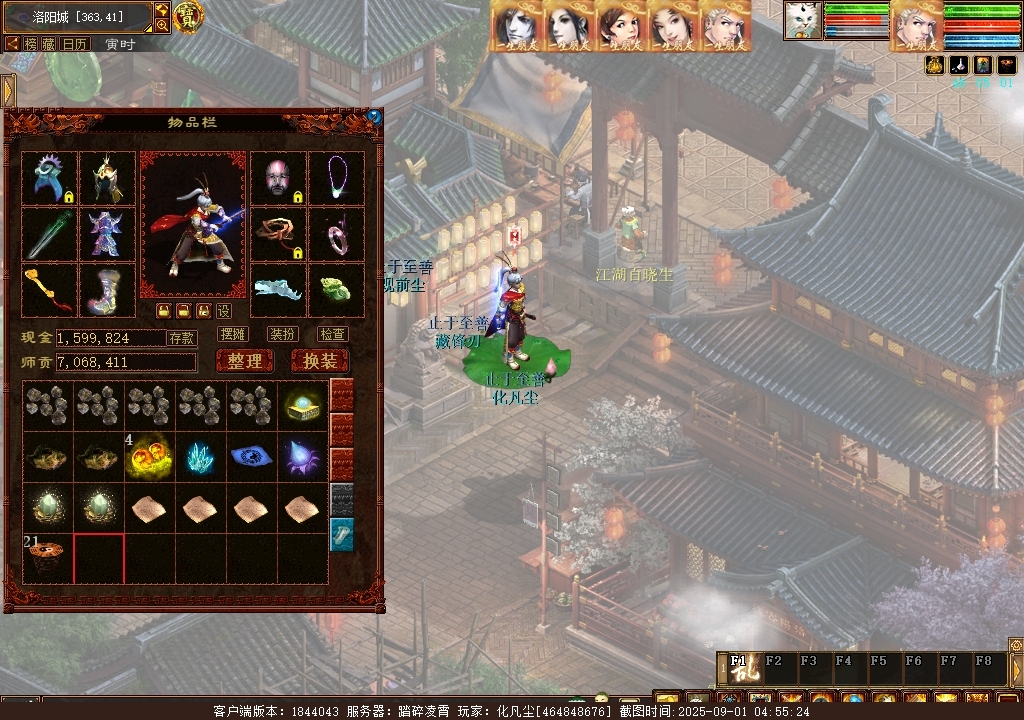The height and width of the screenshot is (720, 1024).
Task: Select the equipped bald mask slot
Action: click(x=277, y=178)
